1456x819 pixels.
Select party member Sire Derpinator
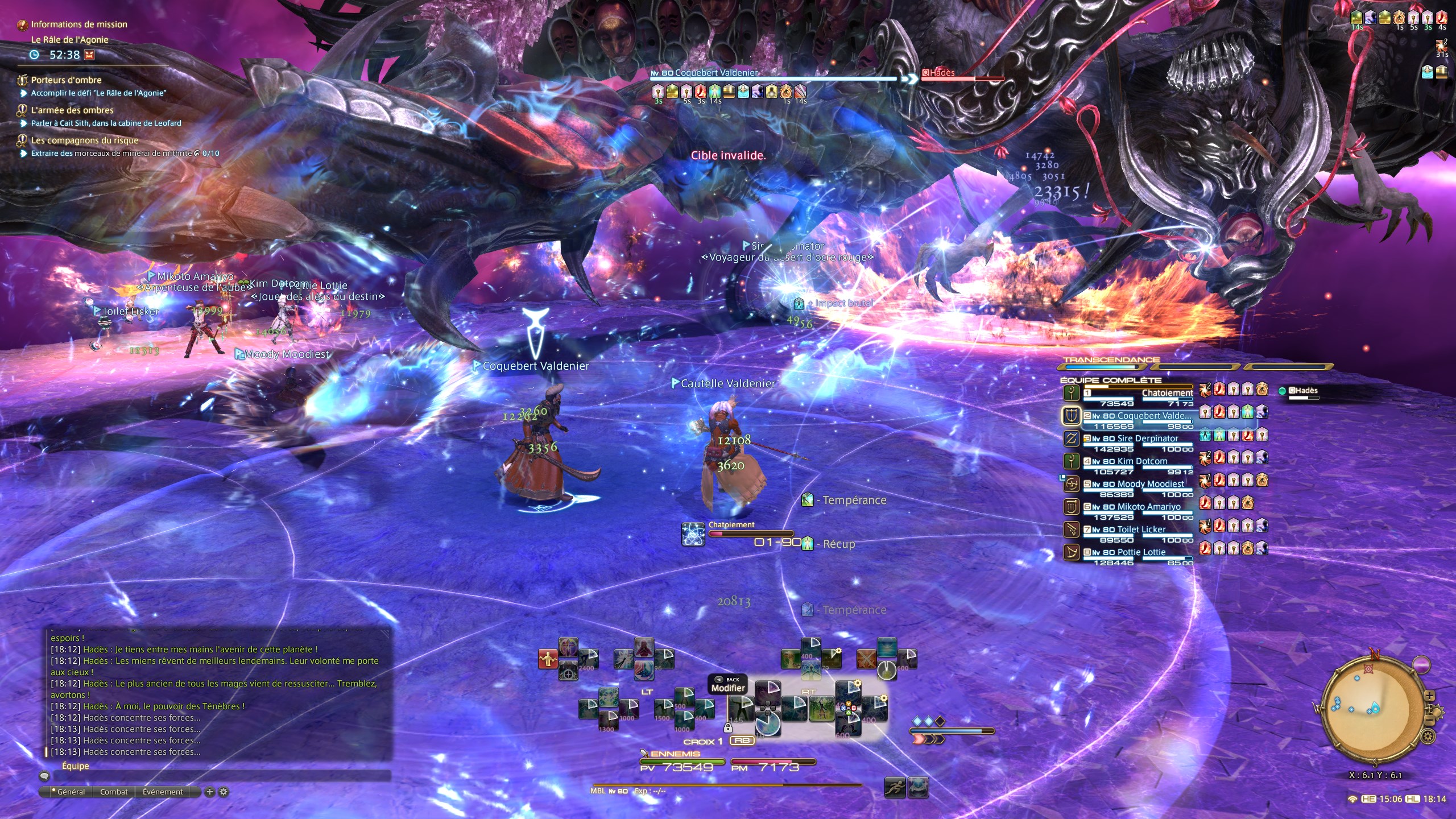[1147, 439]
